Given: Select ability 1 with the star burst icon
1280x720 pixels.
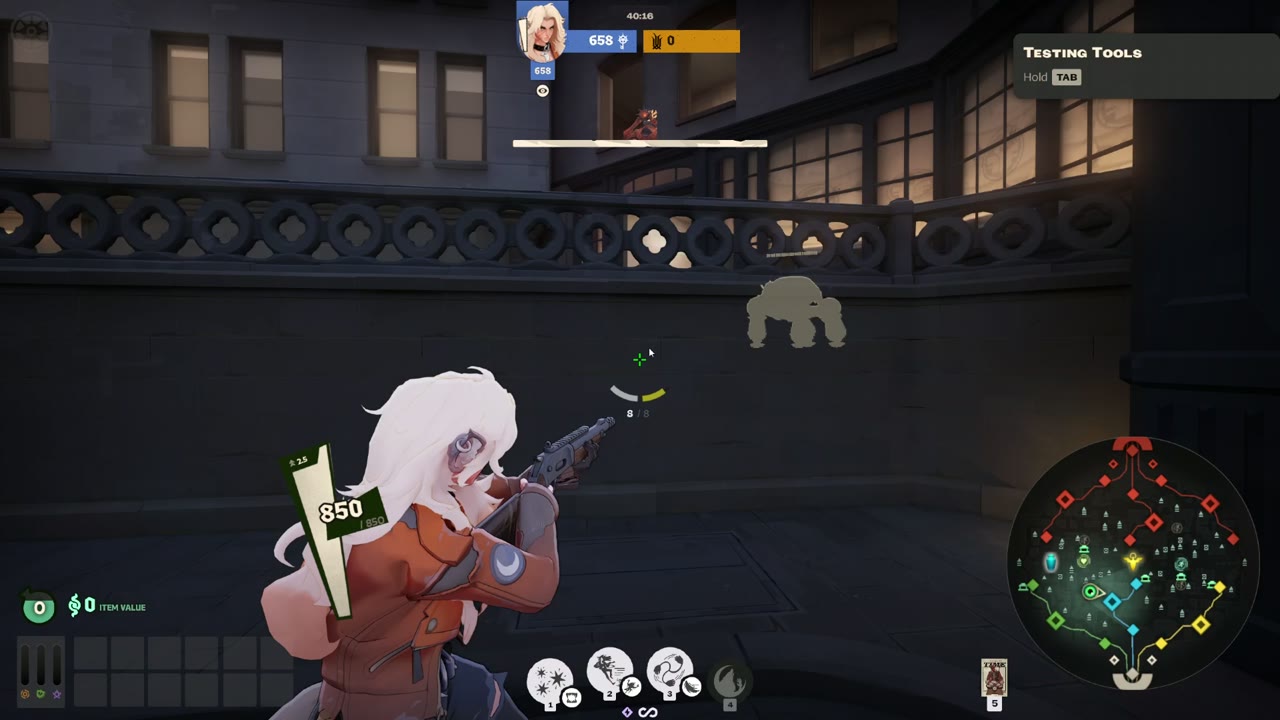Looking at the screenshot, I should tap(548, 677).
